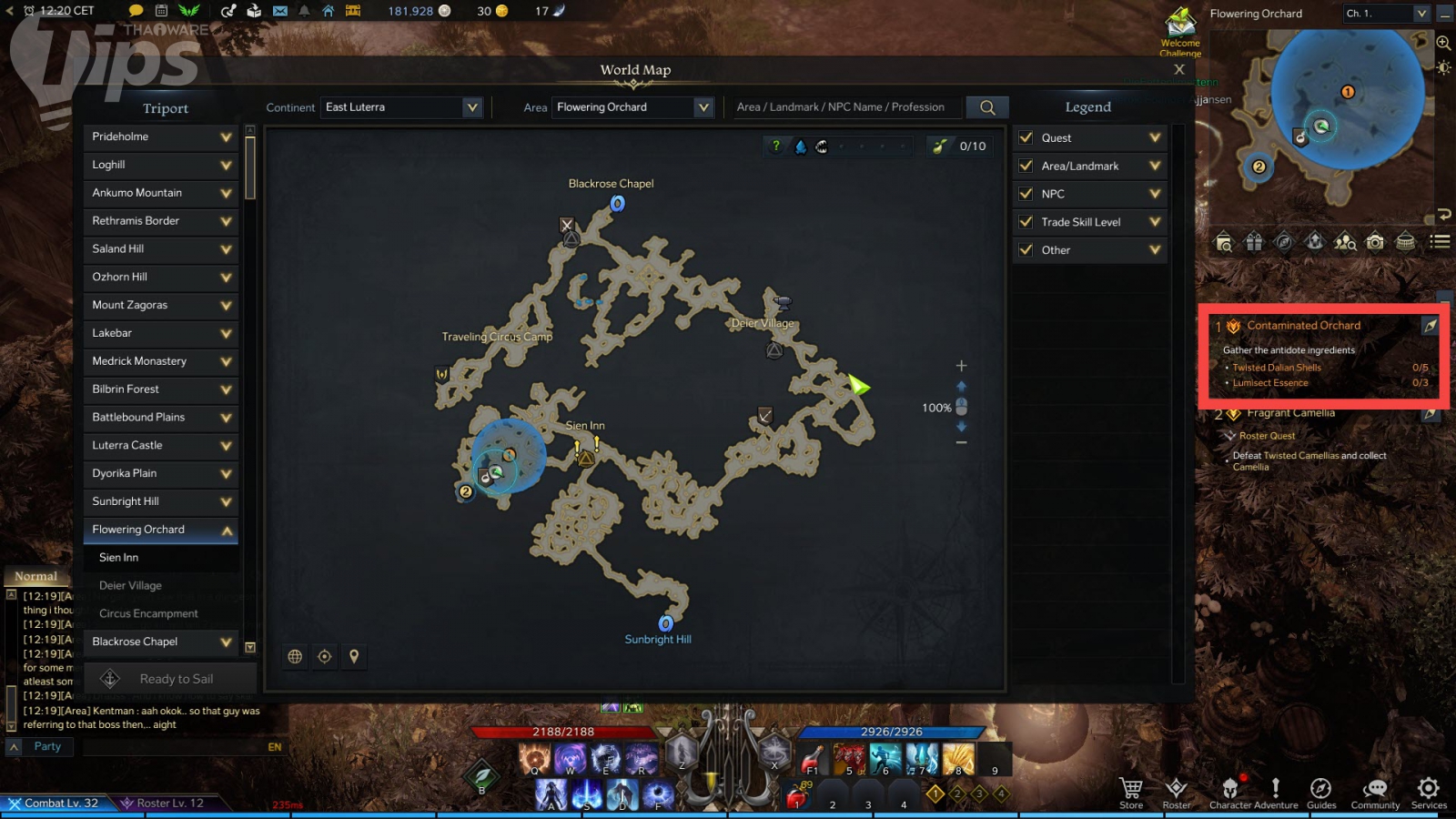
Task: Collapse the Flowering Orchard triport entry
Action: point(226,531)
